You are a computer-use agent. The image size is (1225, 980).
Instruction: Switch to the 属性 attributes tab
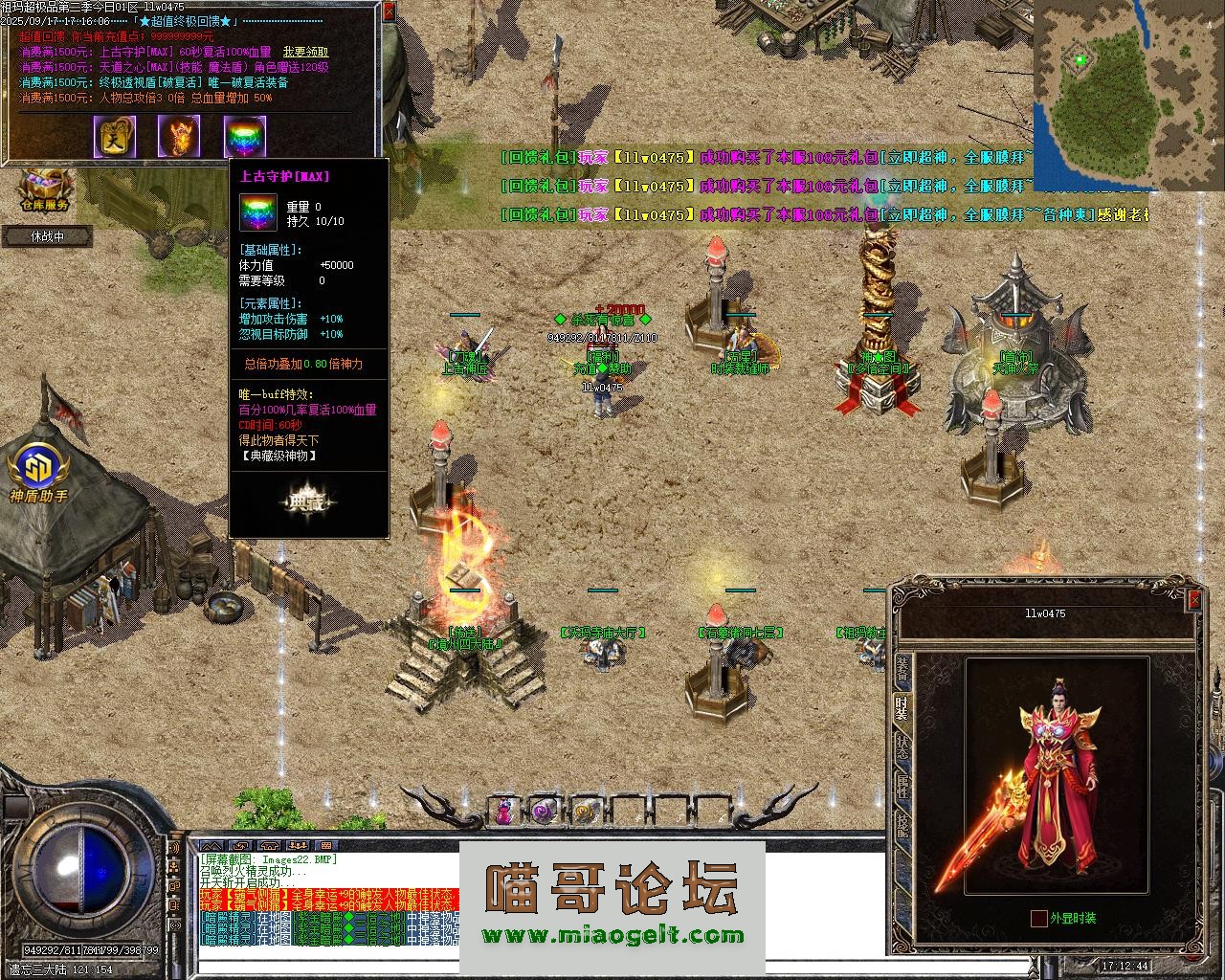(902, 788)
